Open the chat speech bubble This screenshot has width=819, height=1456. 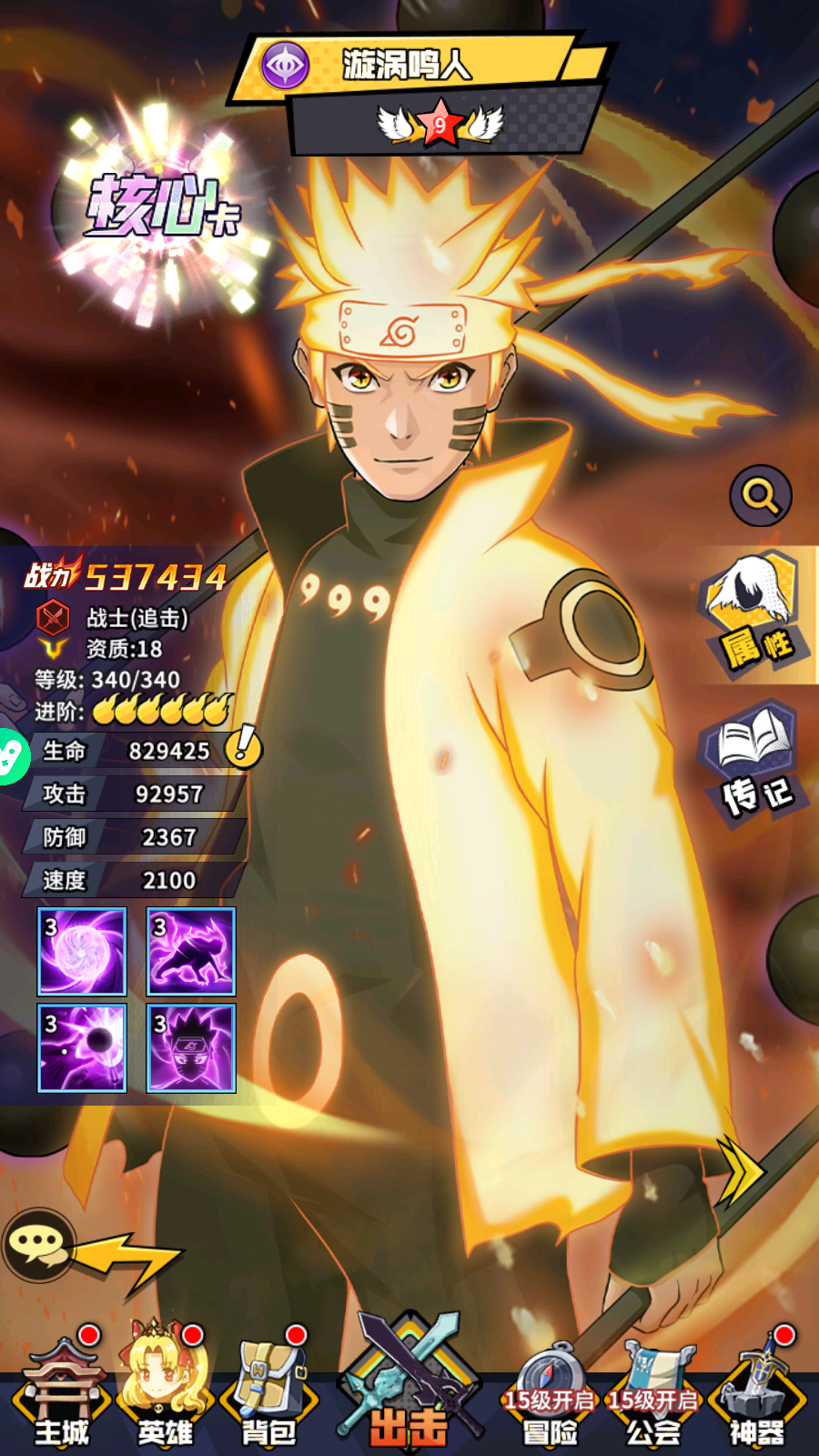(38, 1244)
